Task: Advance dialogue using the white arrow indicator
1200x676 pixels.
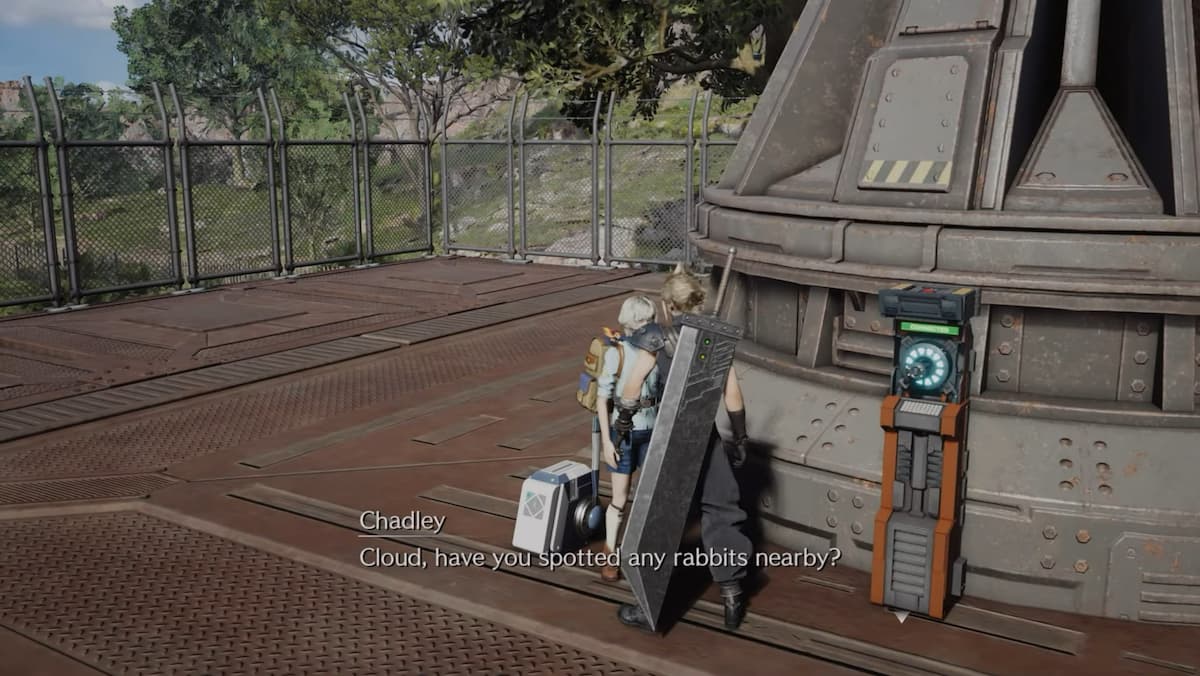Action: coord(901,618)
